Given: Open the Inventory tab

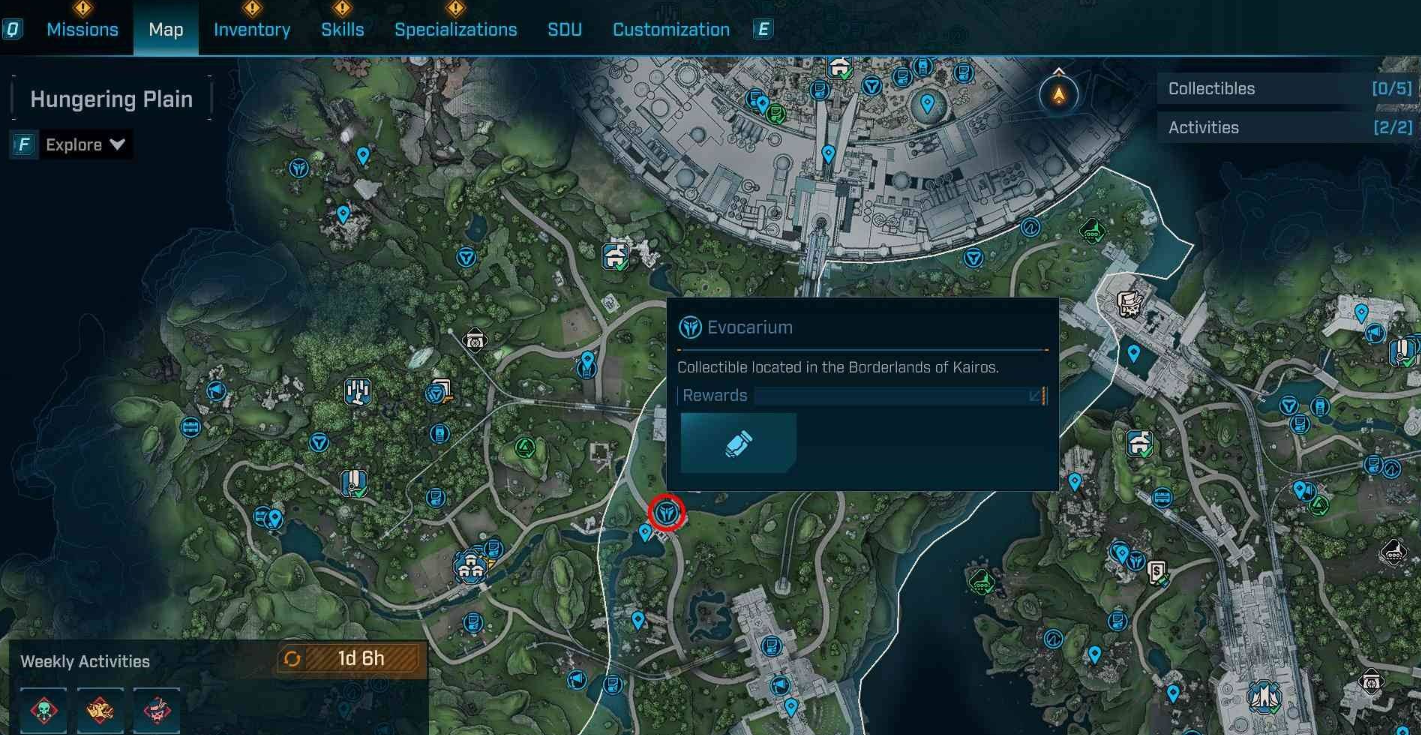Looking at the screenshot, I should click(252, 30).
